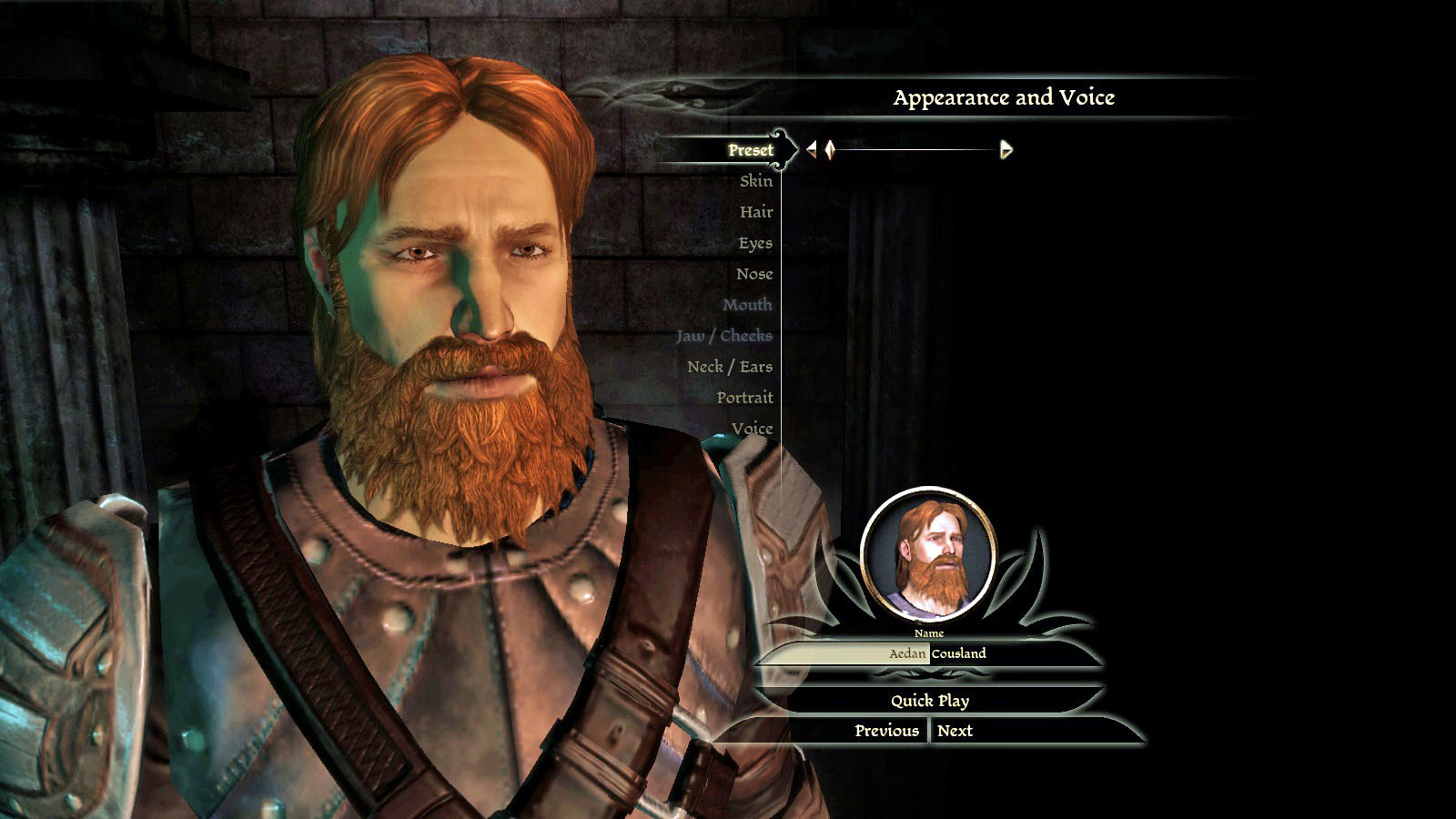Screen dimensions: 1456x819
Task: Open the Neck / Ears options
Action: pyautogui.click(x=729, y=367)
